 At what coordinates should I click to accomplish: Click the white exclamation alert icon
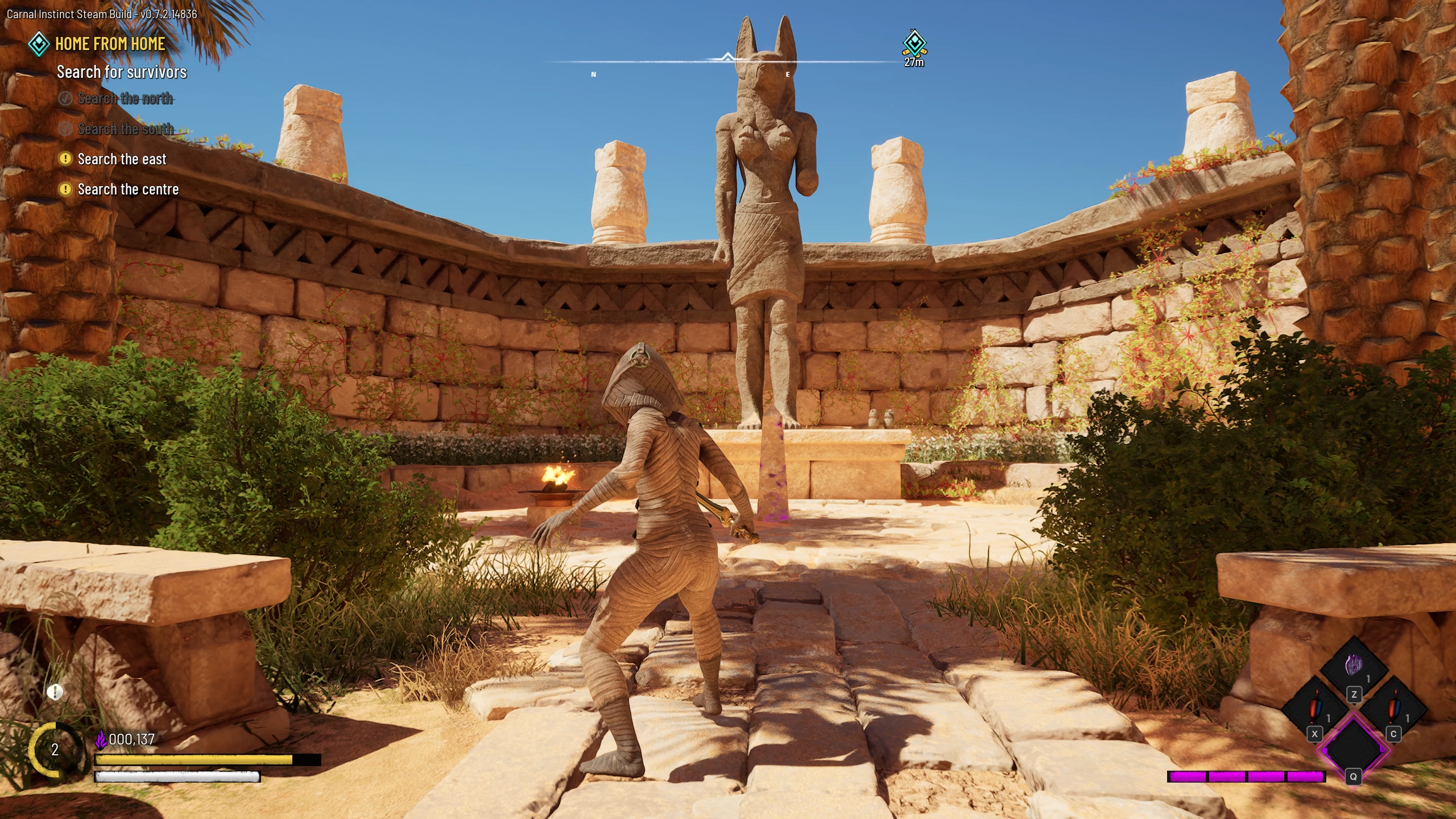(x=55, y=692)
